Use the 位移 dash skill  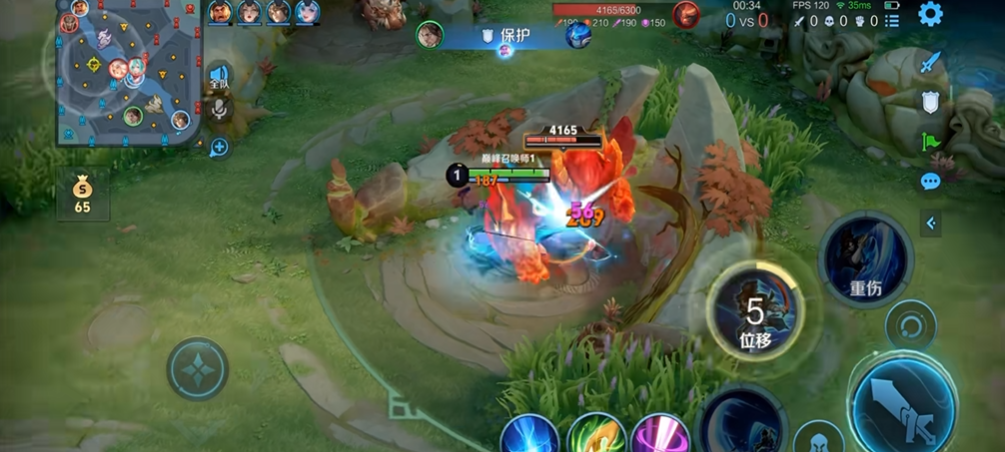pos(755,313)
